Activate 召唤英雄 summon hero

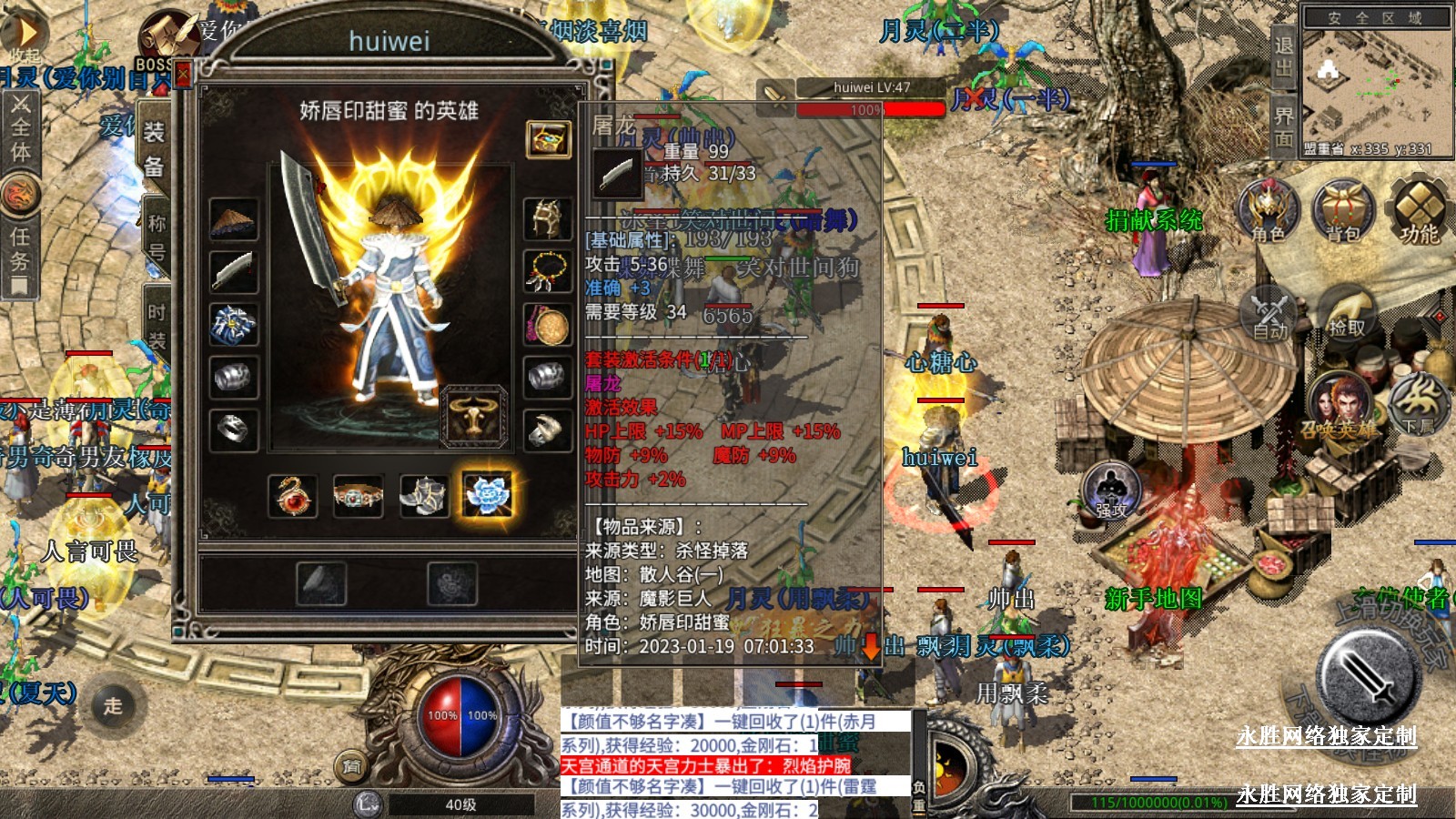tap(1338, 407)
